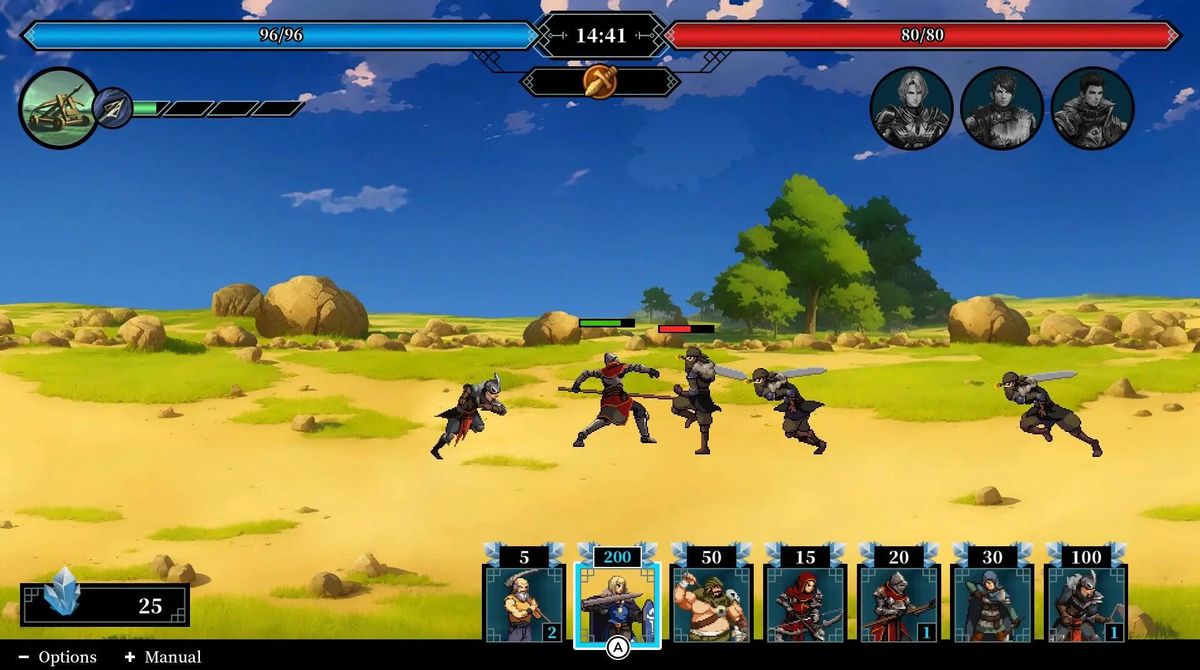Screen dimensions: 1200x670
Task: Click the crossed sword emblem under timer
Action: [x=600, y=81]
